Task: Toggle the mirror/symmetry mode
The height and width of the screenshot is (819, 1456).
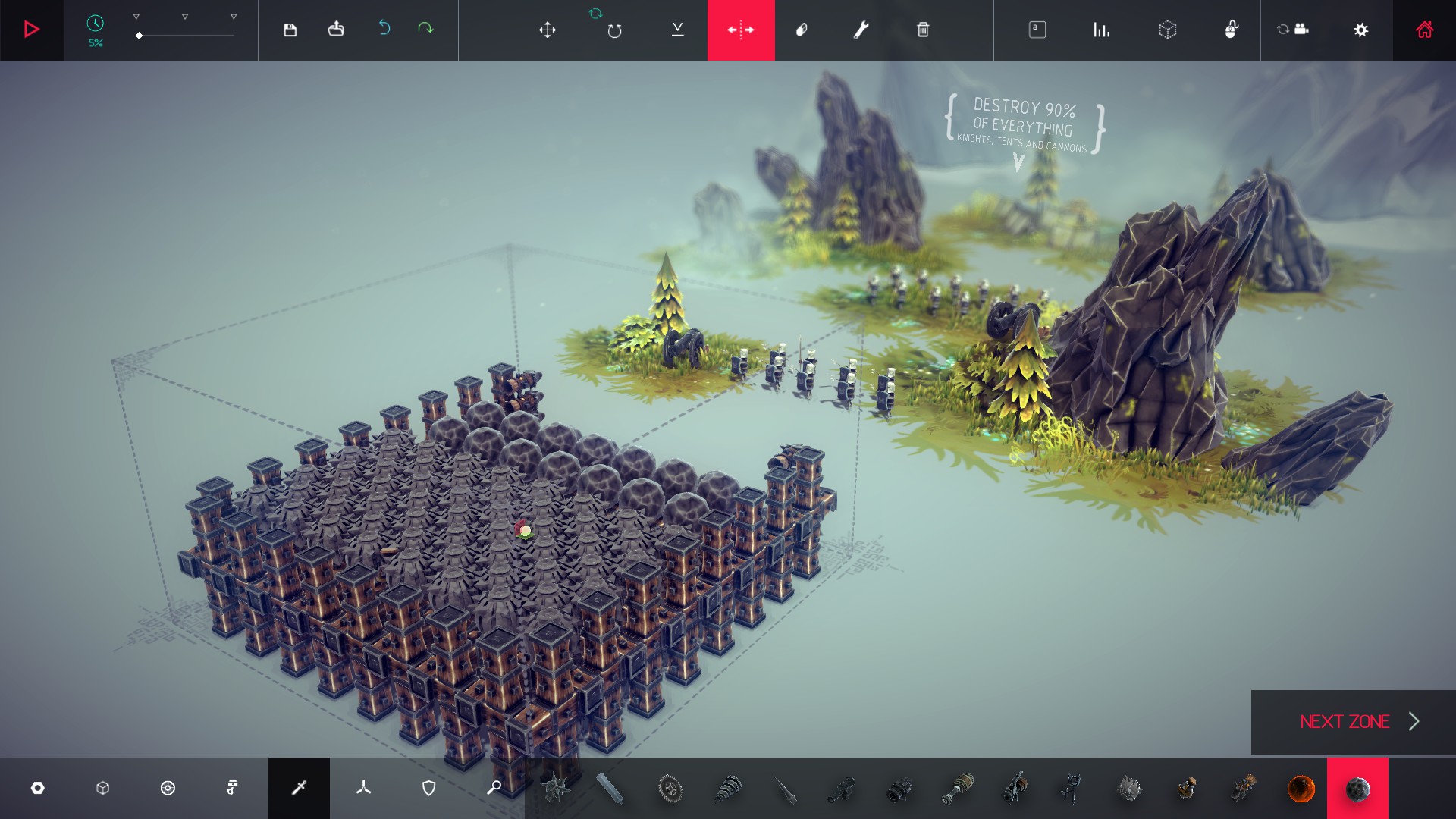Action: (x=742, y=30)
